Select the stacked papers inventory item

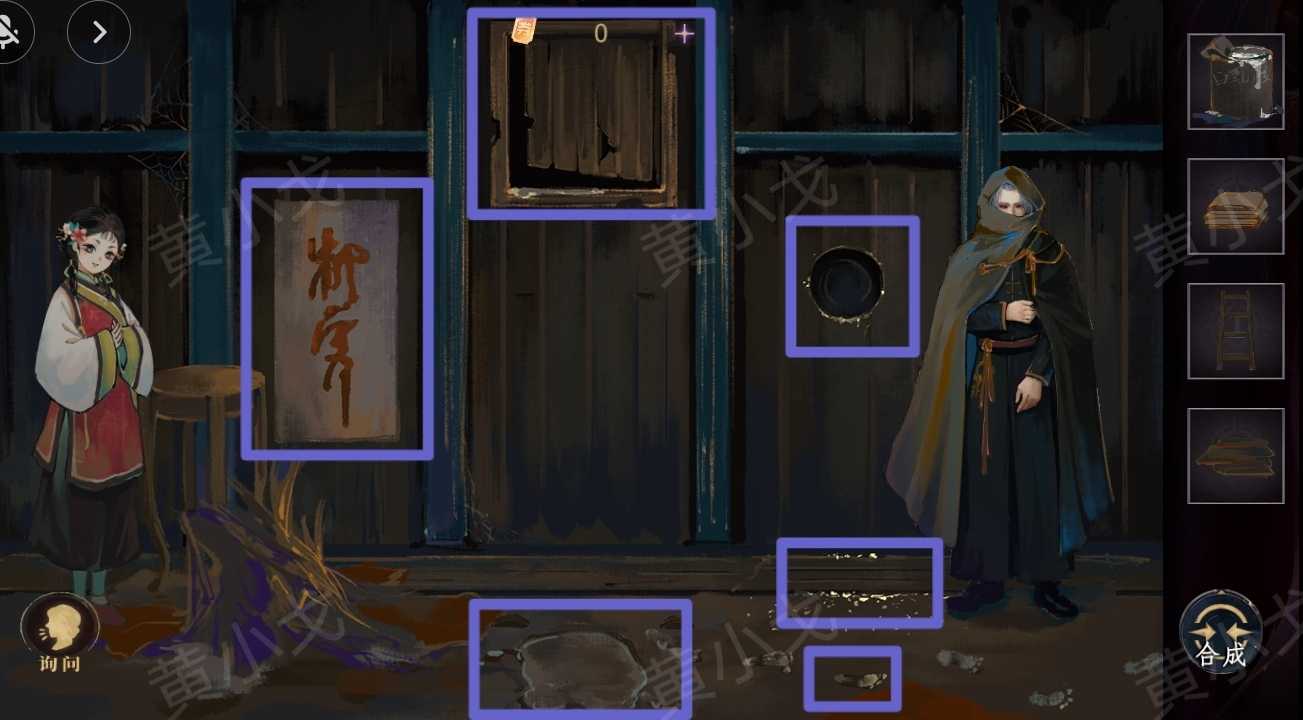[1236, 205]
